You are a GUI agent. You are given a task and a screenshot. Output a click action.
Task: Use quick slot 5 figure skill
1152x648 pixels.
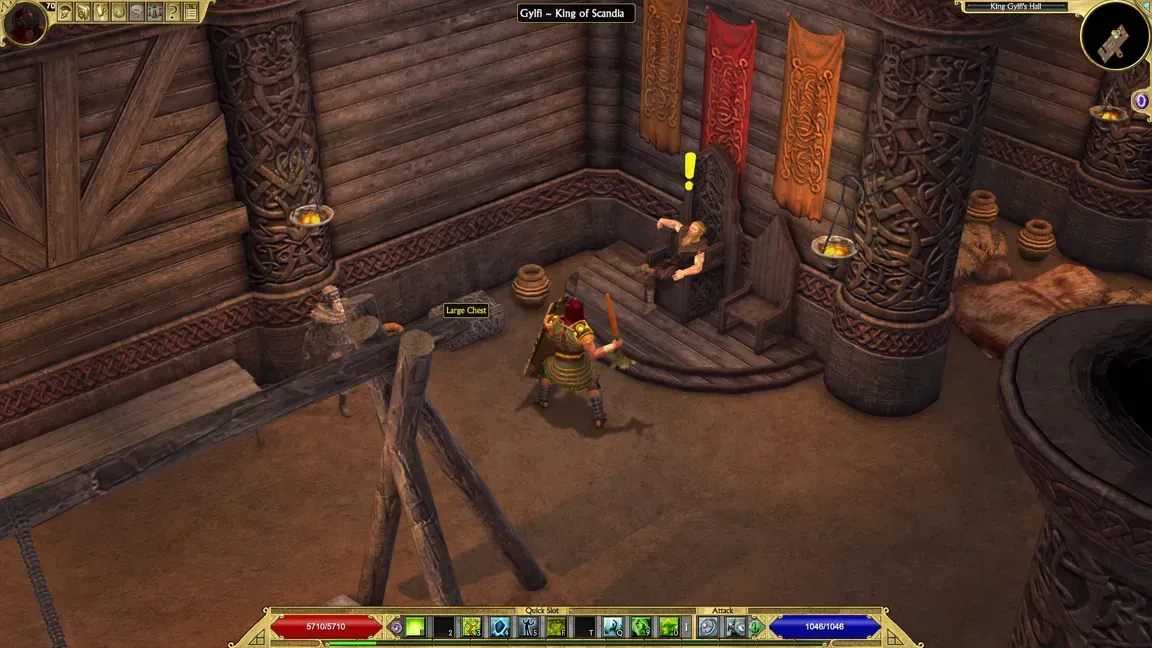click(528, 627)
